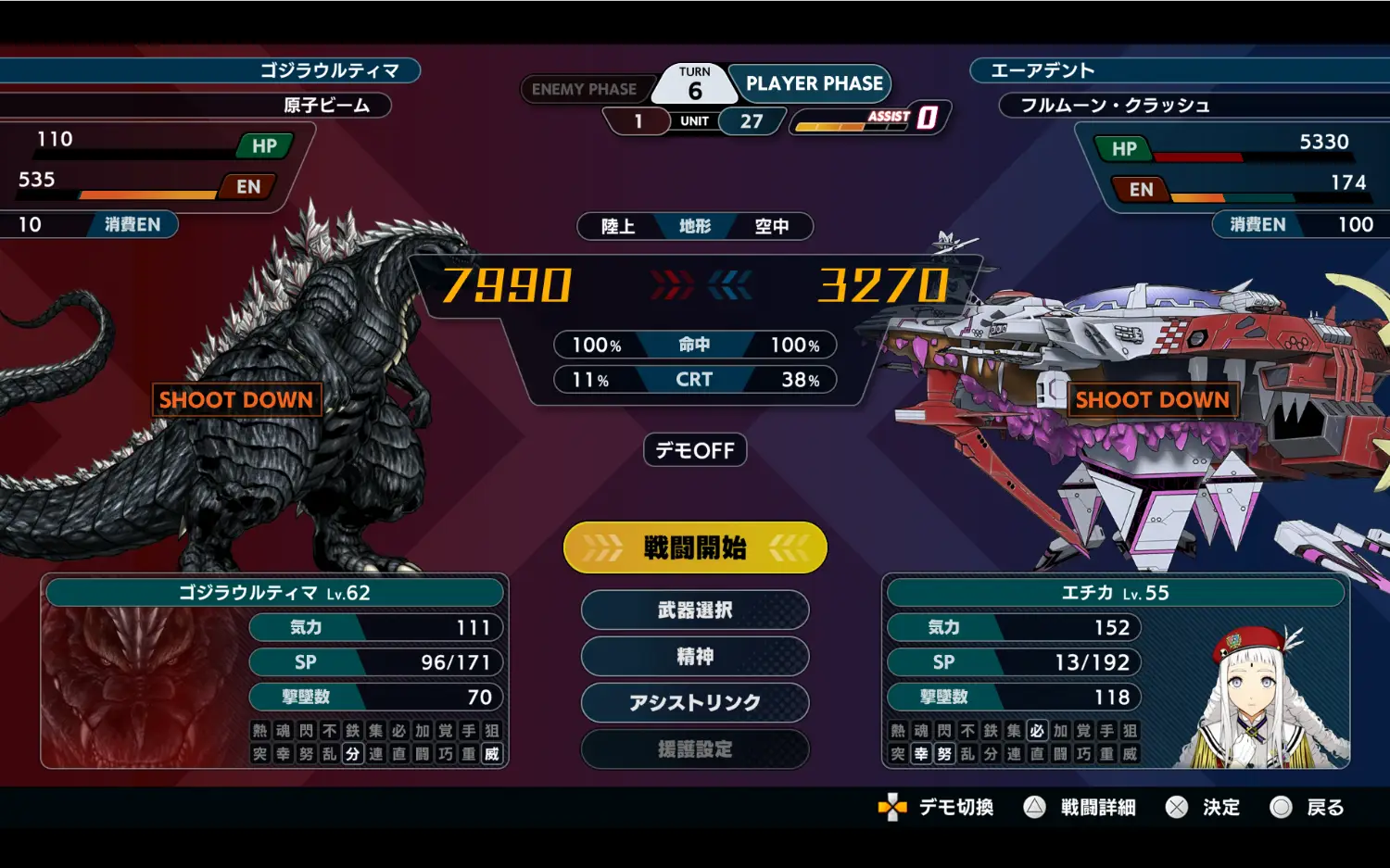Open the 精神 spirit command menu
The image size is (1390, 868).
click(x=695, y=657)
